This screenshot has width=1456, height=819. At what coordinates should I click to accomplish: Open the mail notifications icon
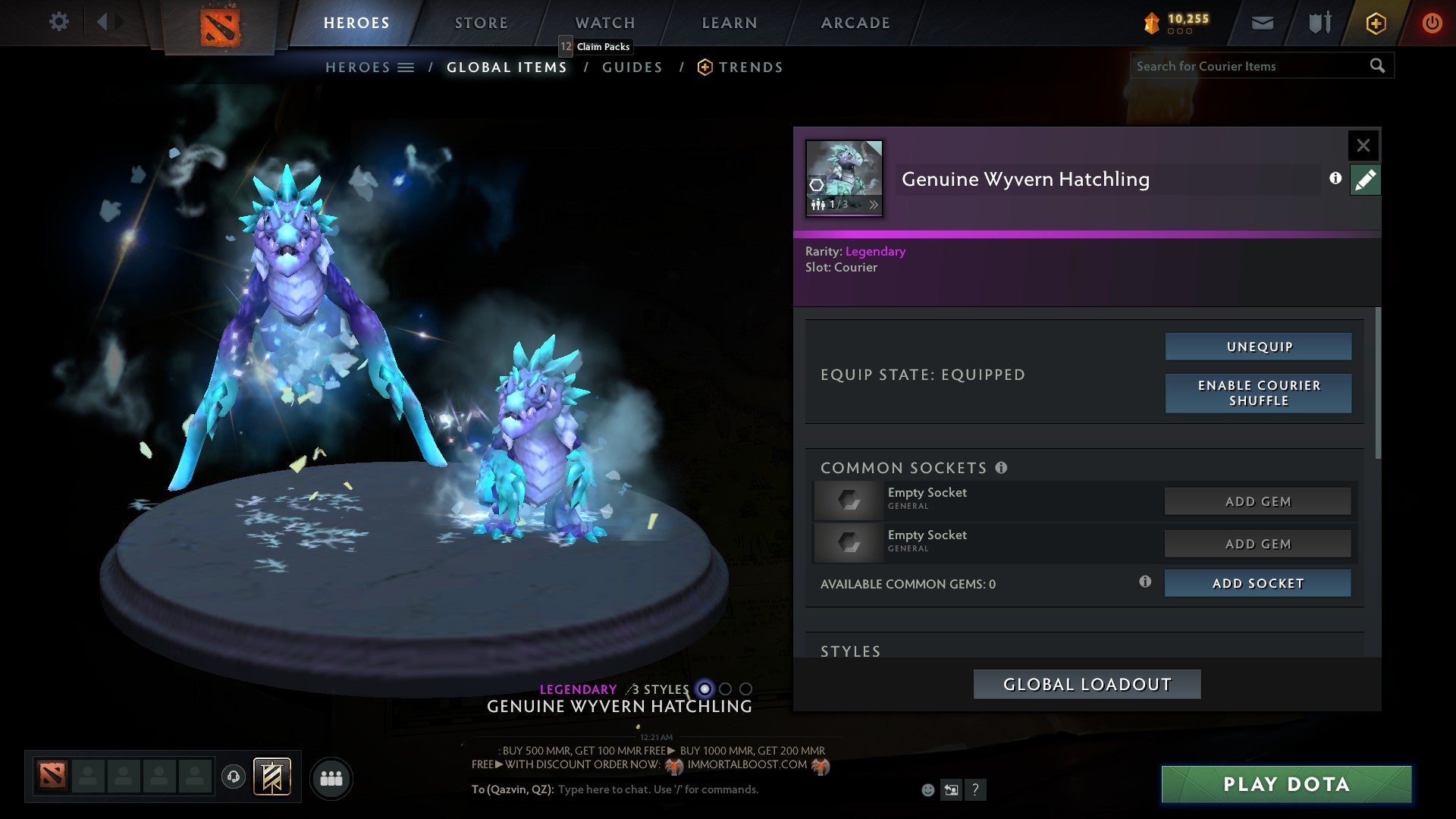click(1262, 23)
